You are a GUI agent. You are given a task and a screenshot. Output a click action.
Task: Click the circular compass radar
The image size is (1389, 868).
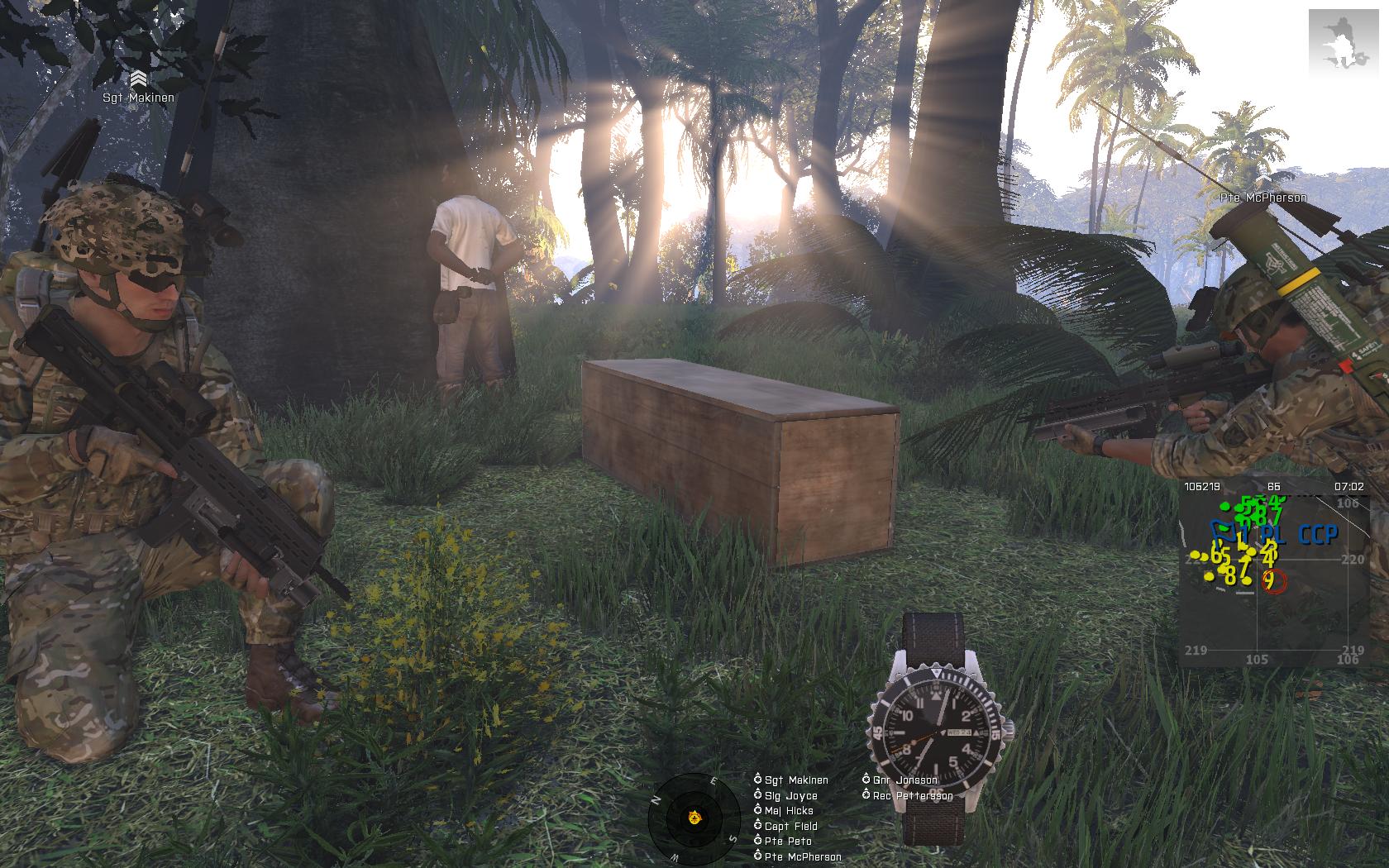(694, 818)
